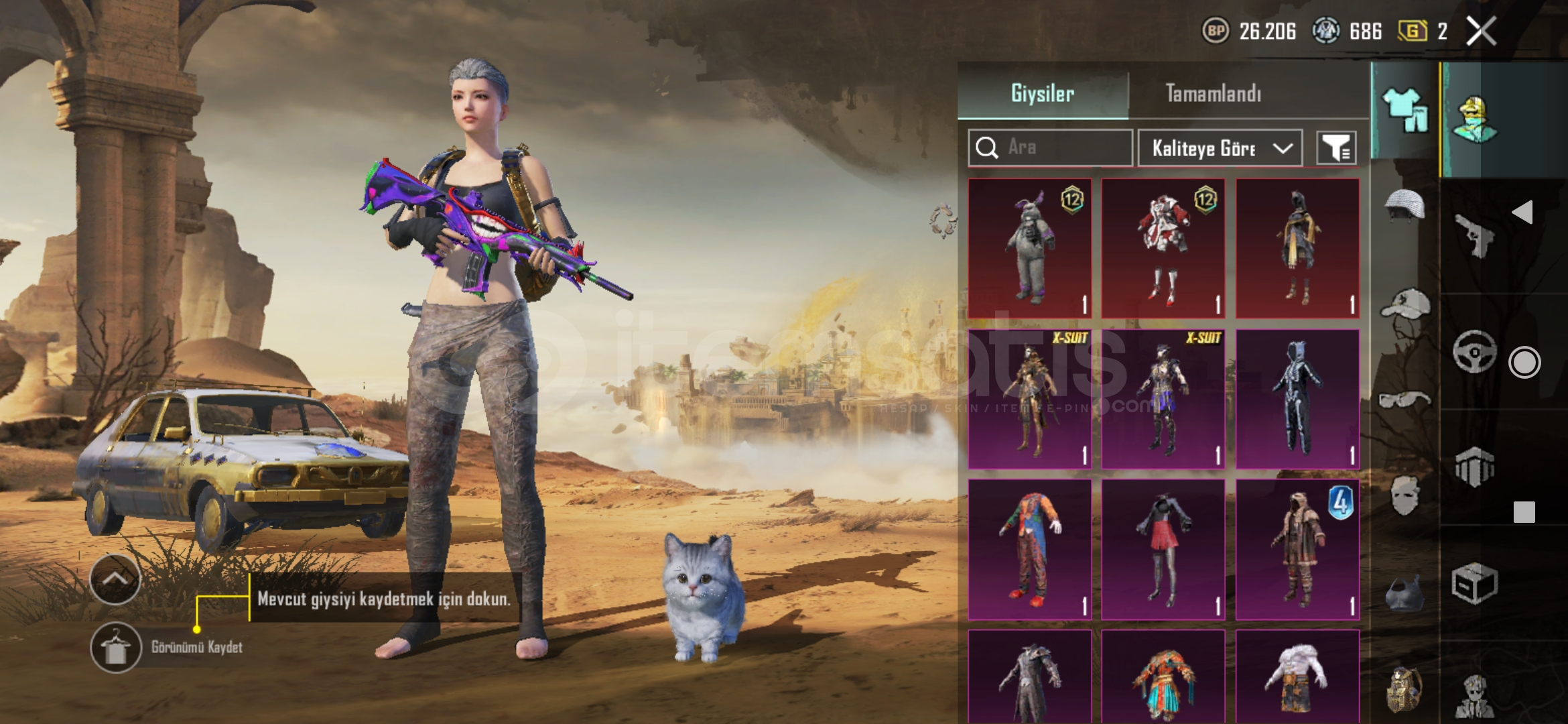Open the filter funnel button
1568x724 pixels.
tap(1336, 147)
